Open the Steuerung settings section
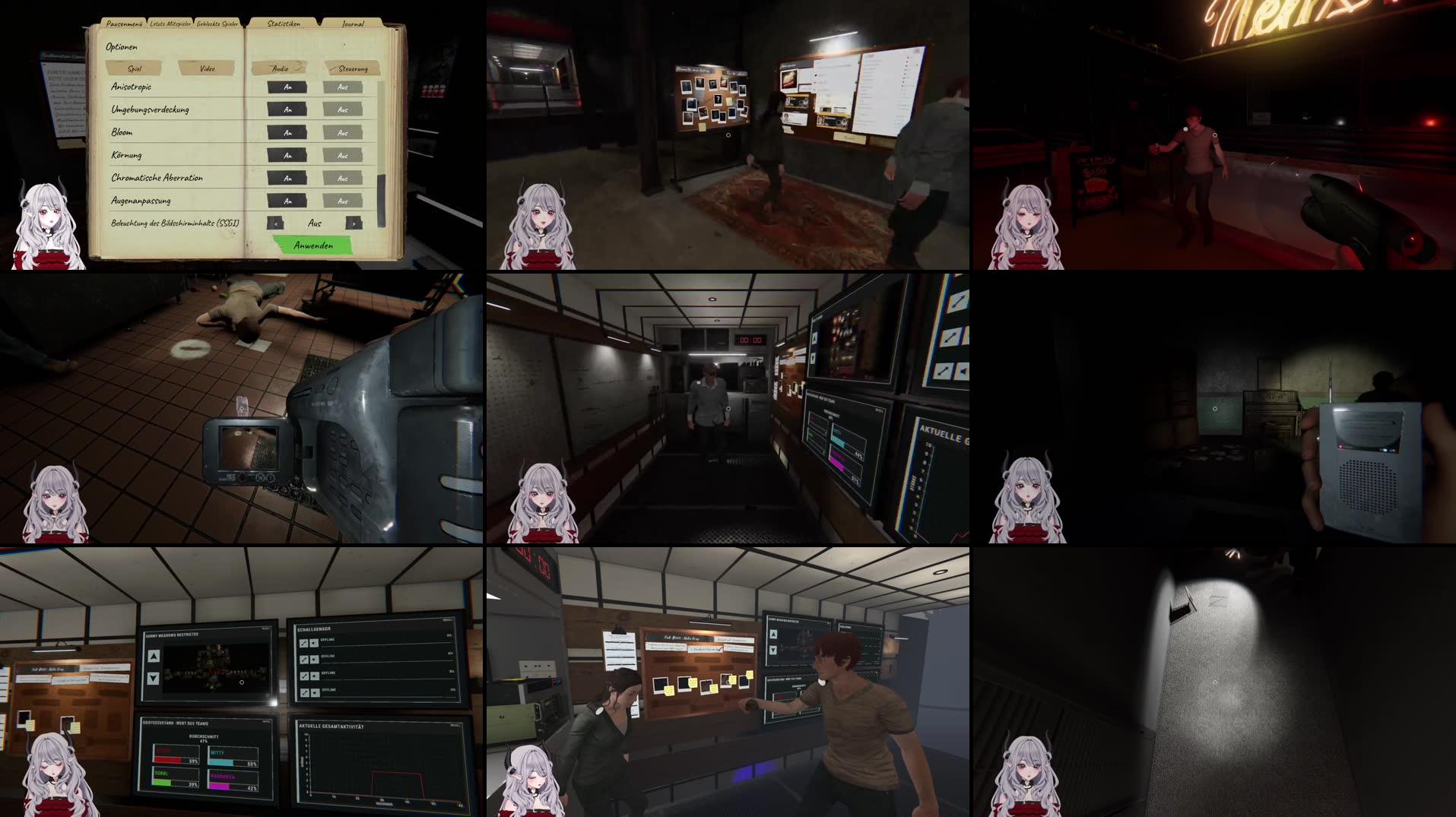The height and width of the screenshot is (817, 1456). click(x=354, y=68)
